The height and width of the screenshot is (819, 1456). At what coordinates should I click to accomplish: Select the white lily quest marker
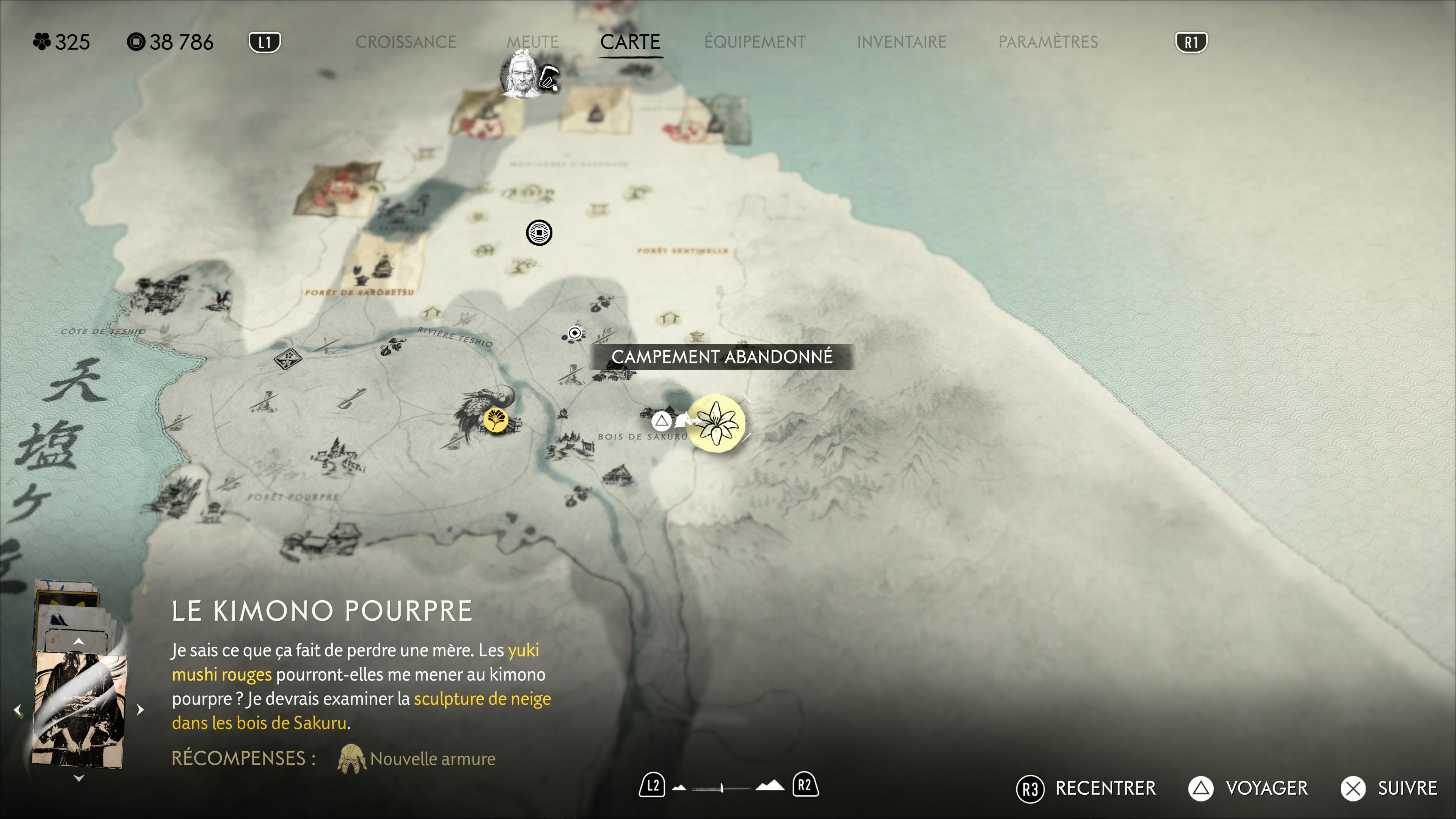click(x=717, y=423)
